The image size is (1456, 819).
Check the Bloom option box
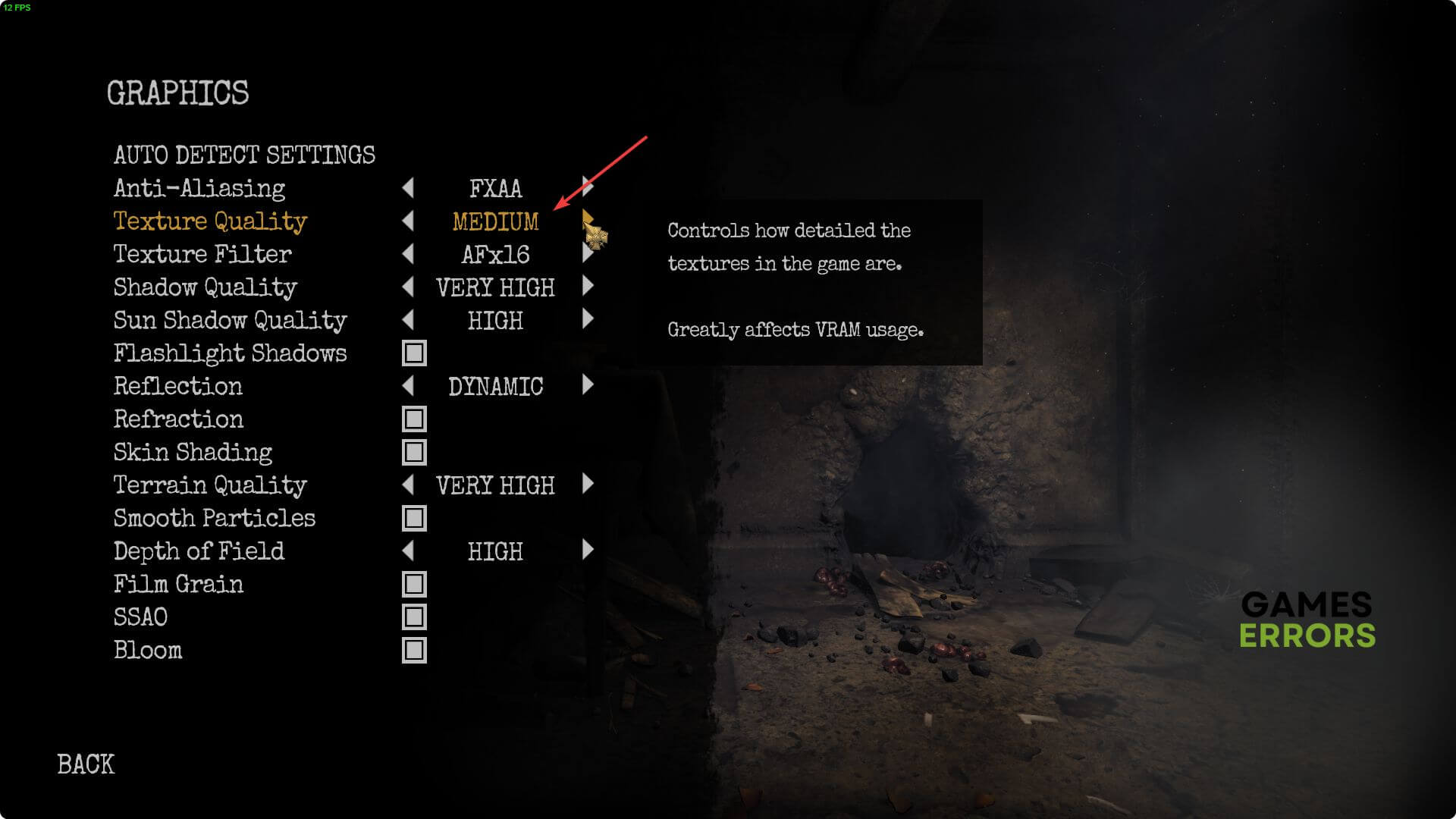[414, 651]
